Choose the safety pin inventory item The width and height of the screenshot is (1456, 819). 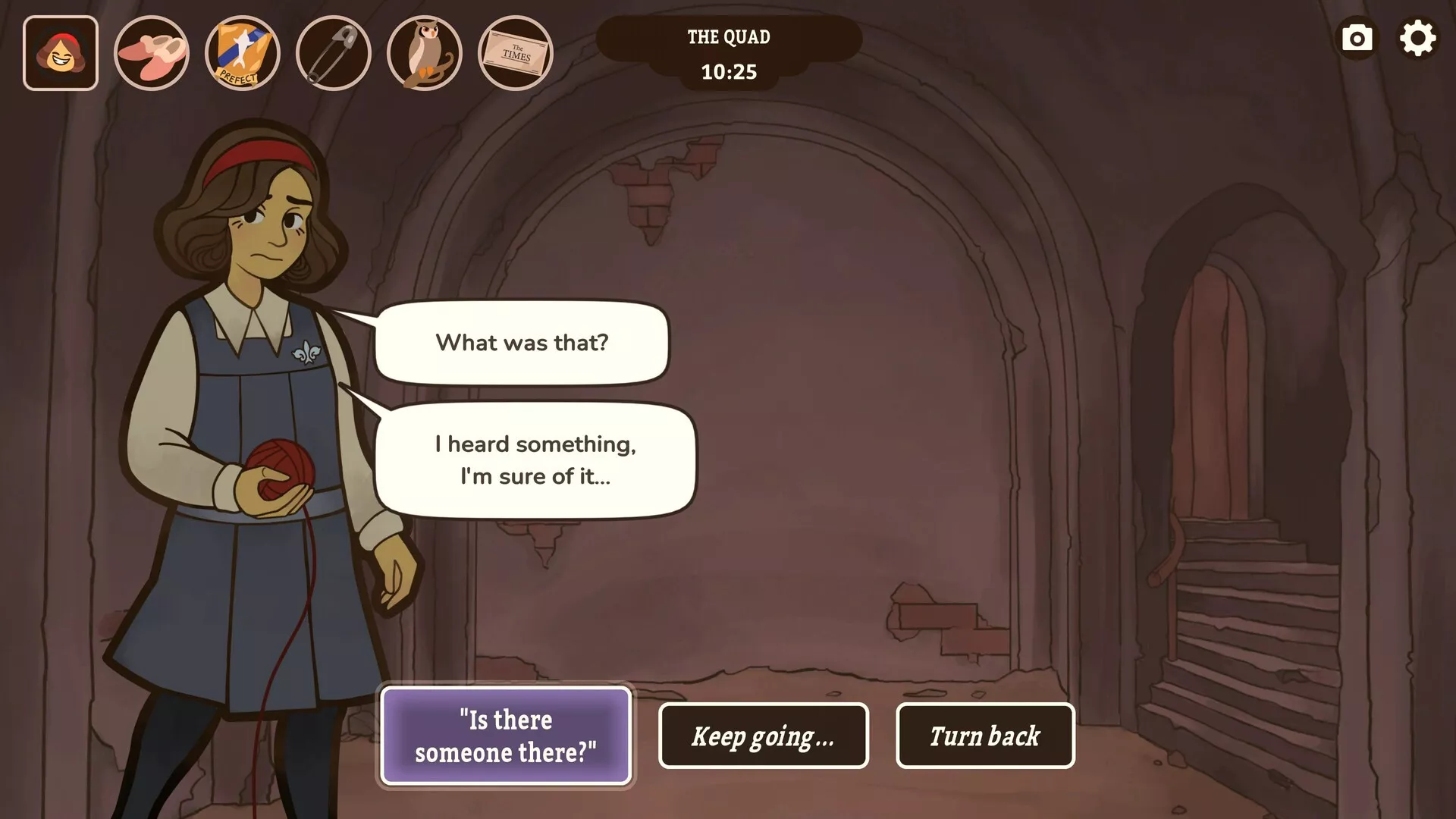334,53
